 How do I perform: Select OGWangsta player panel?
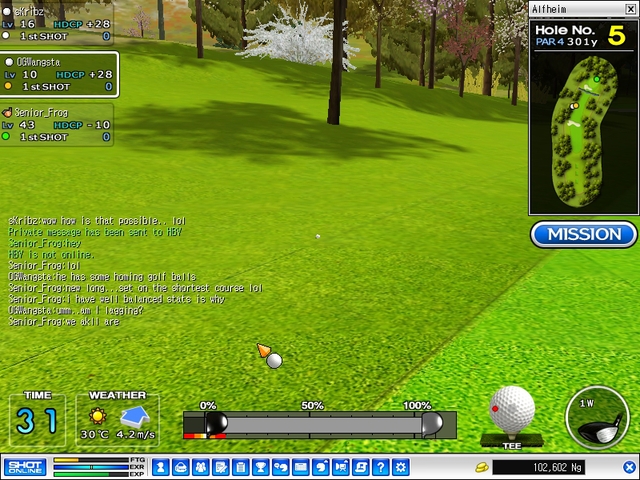pyautogui.click(x=58, y=74)
